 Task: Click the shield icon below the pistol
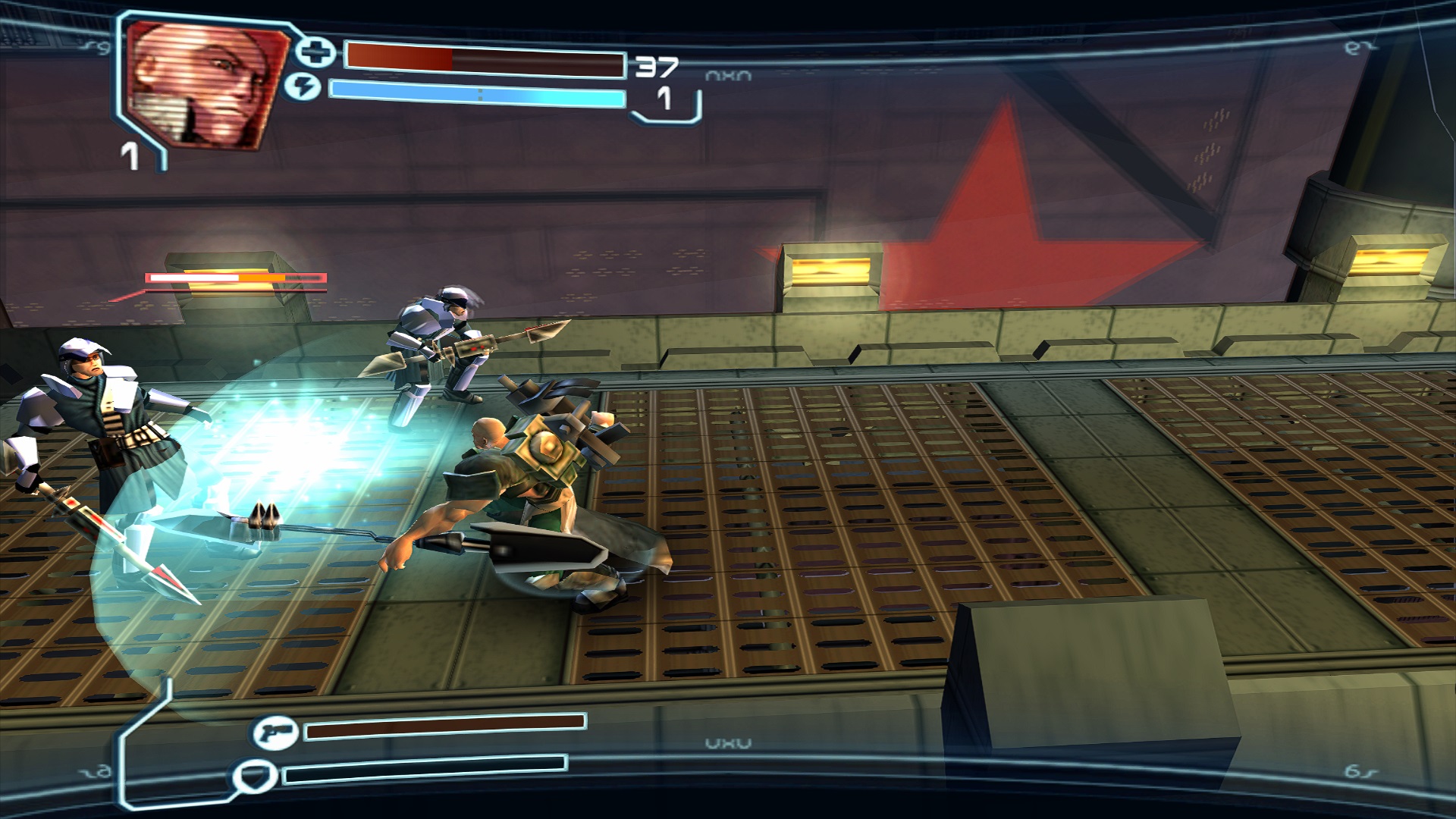pyautogui.click(x=251, y=777)
